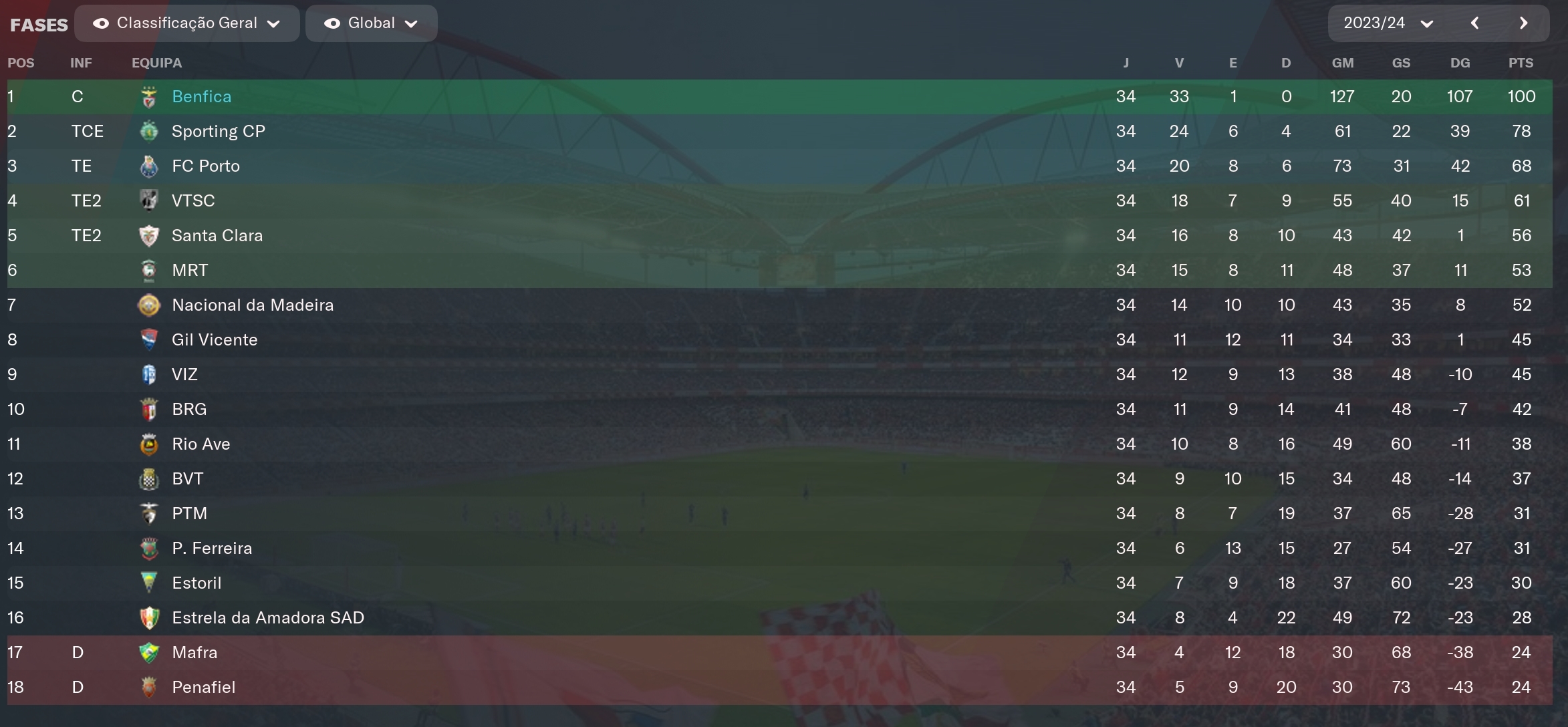Screen dimensions: 1568x727
Task: Select P. Ferreira in standings
Action: click(x=211, y=549)
